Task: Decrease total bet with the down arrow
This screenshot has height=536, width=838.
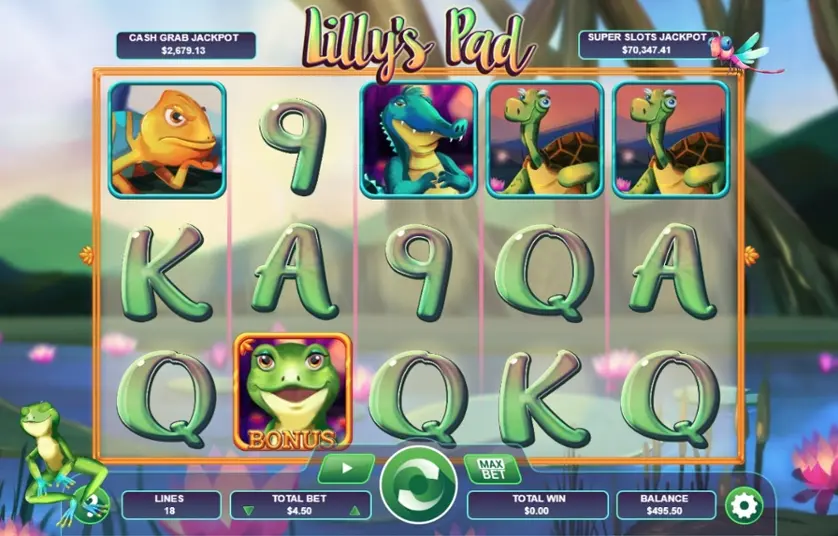Action: coord(250,510)
